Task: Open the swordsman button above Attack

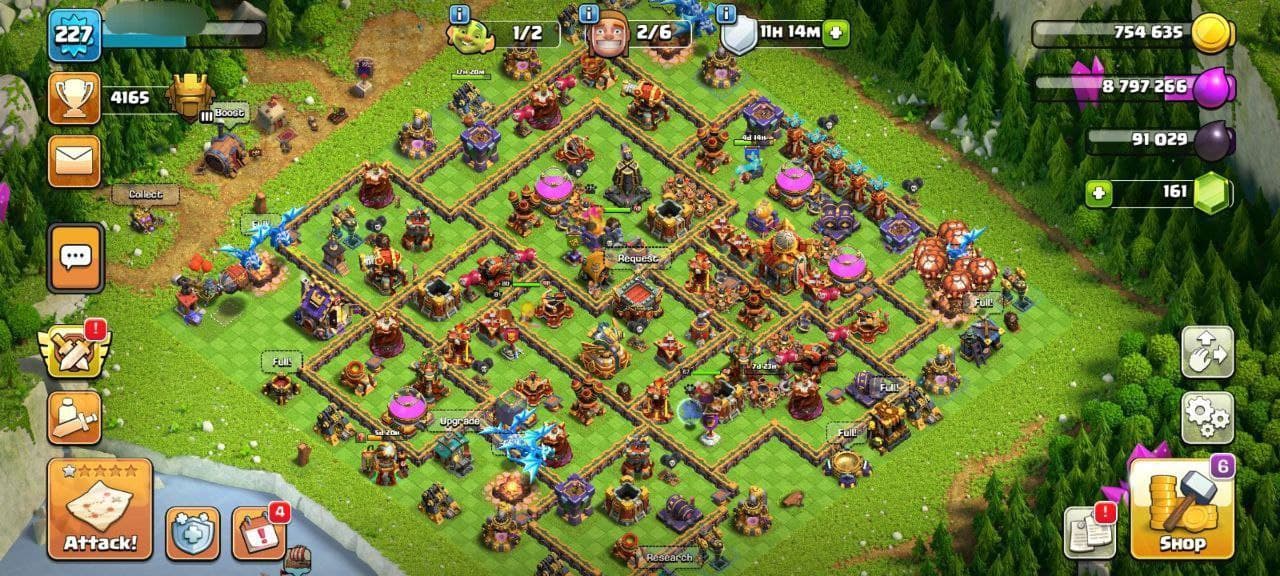Action: [75, 417]
